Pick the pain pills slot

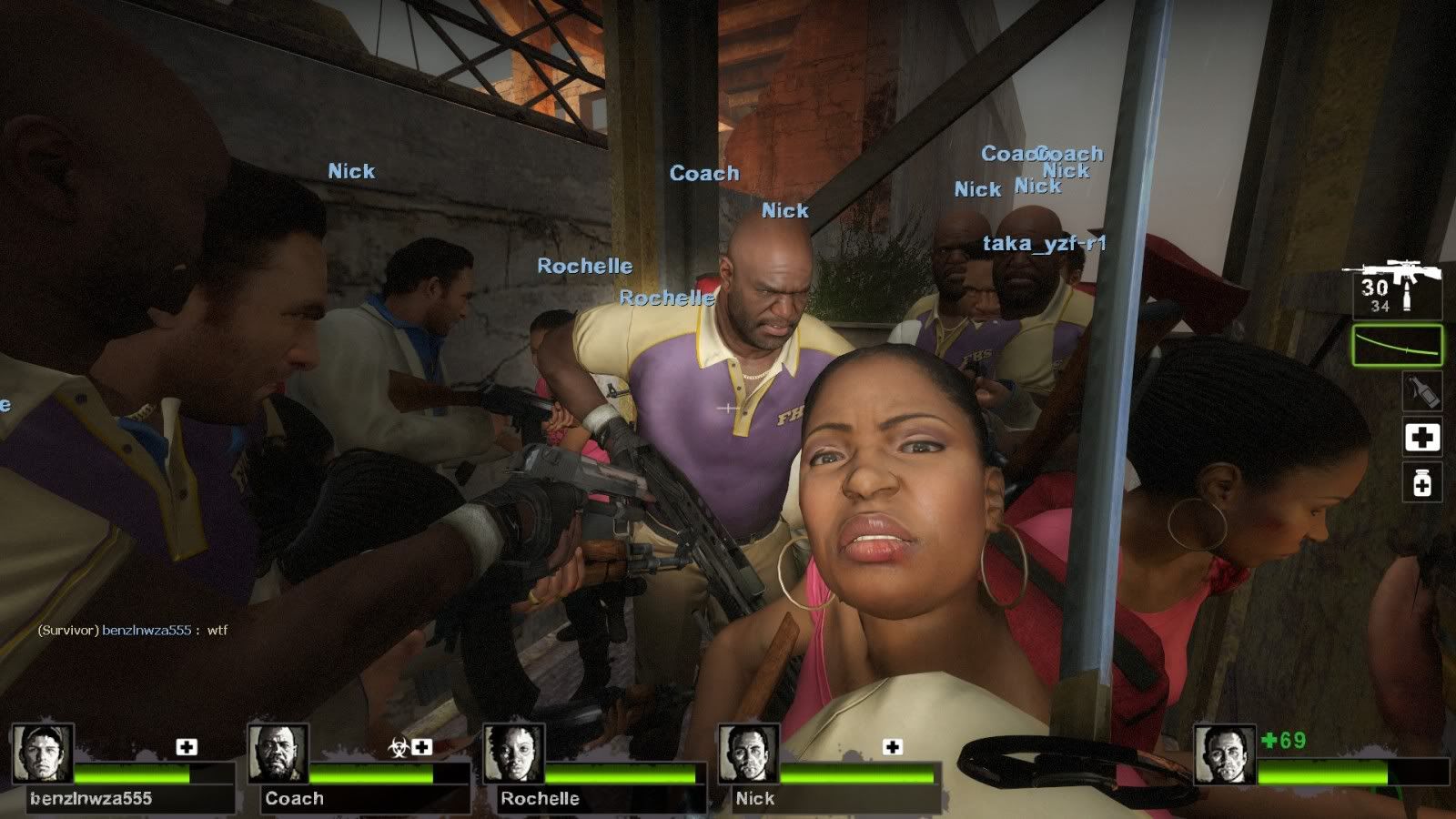pos(1421,482)
